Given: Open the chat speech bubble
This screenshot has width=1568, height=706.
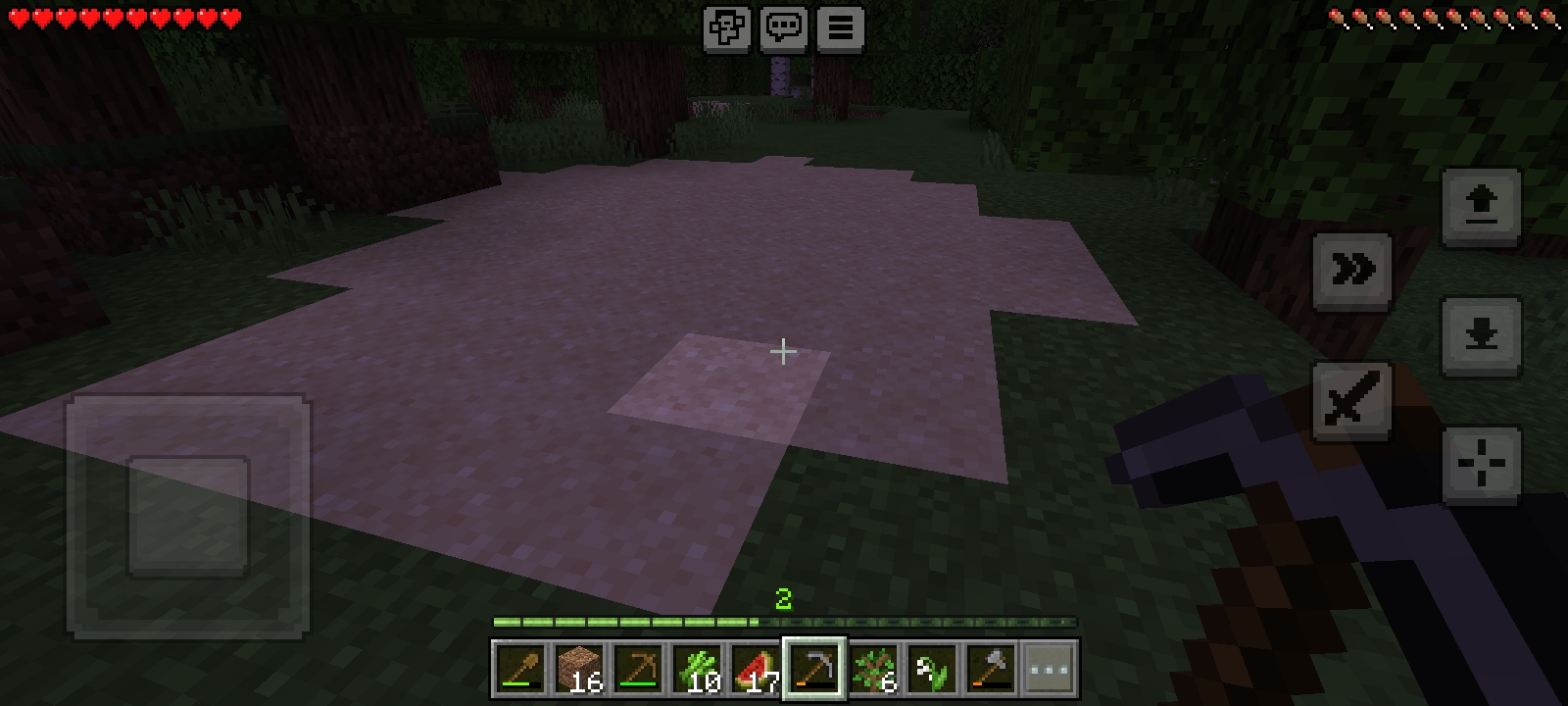Looking at the screenshot, I should click(784, 28).
